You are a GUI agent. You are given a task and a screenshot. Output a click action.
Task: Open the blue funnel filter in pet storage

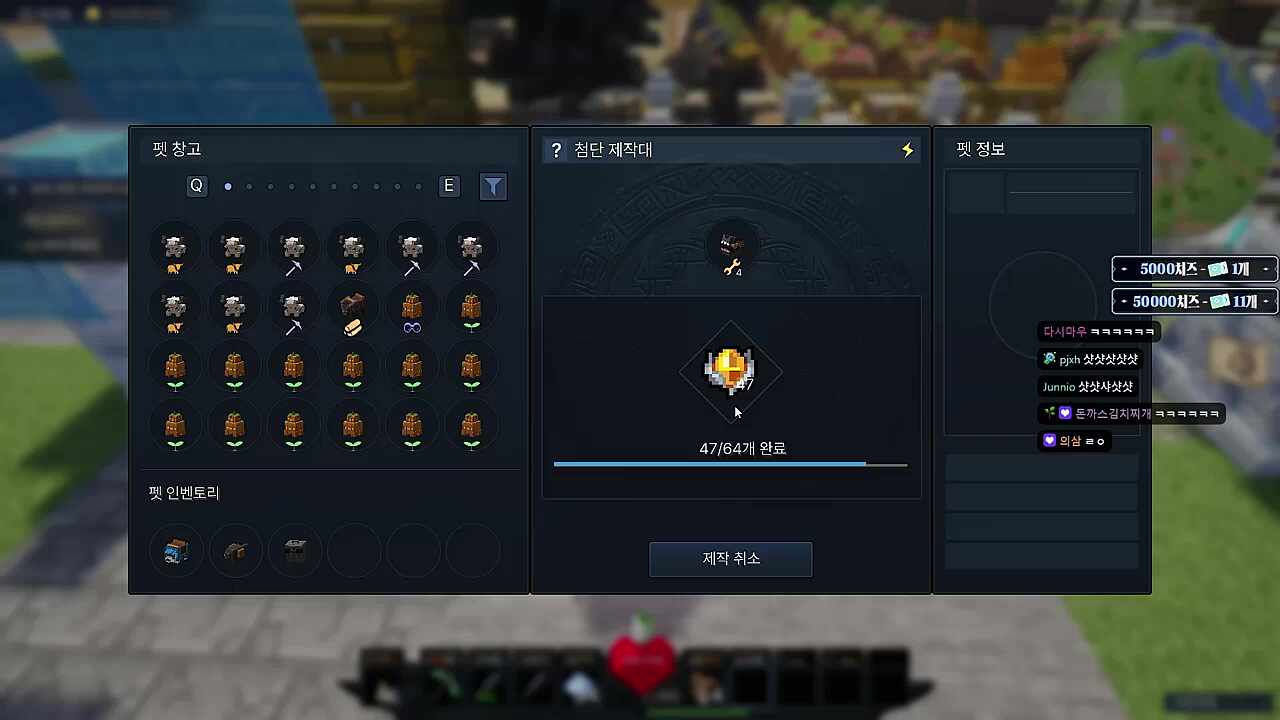pos(493,186)
